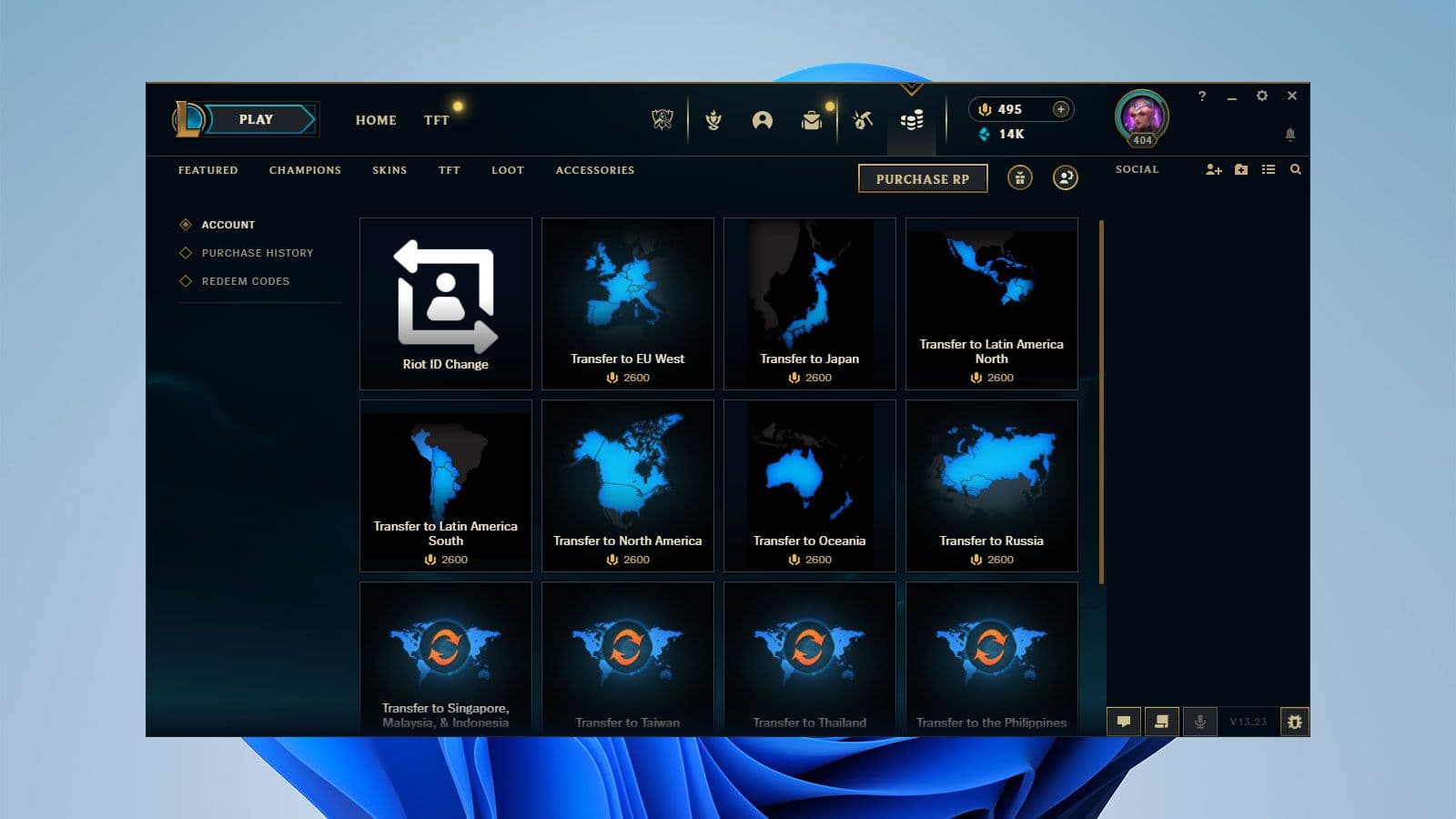Open the CHAMPIONS store tab
Viewport: 1456px width, 819px height.
coord(304,170)
